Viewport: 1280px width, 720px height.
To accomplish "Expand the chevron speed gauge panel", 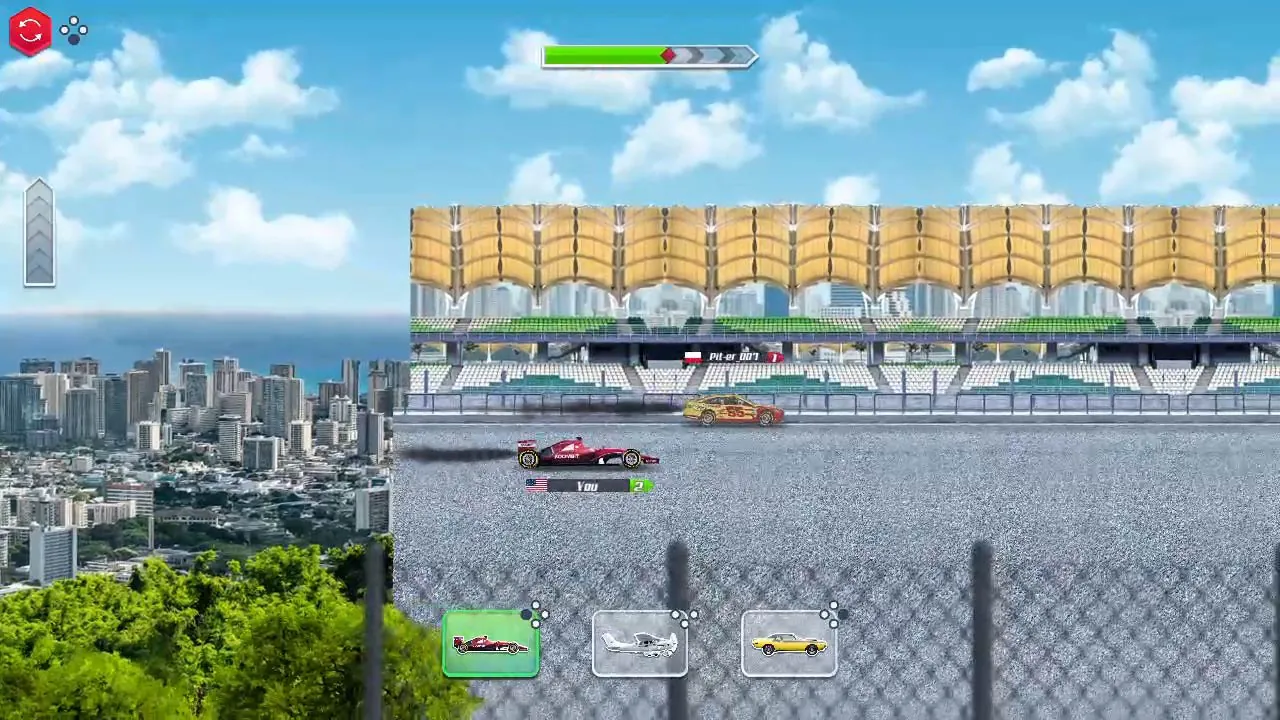I will point(39,230).
